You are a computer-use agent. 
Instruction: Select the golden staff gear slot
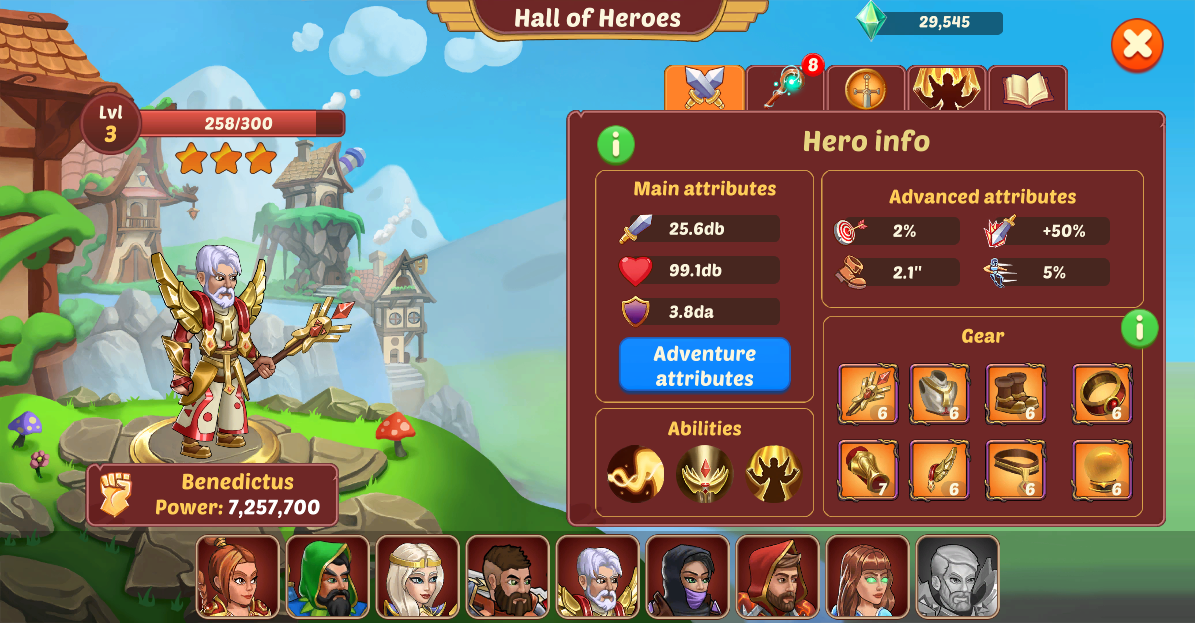point(868,394)
